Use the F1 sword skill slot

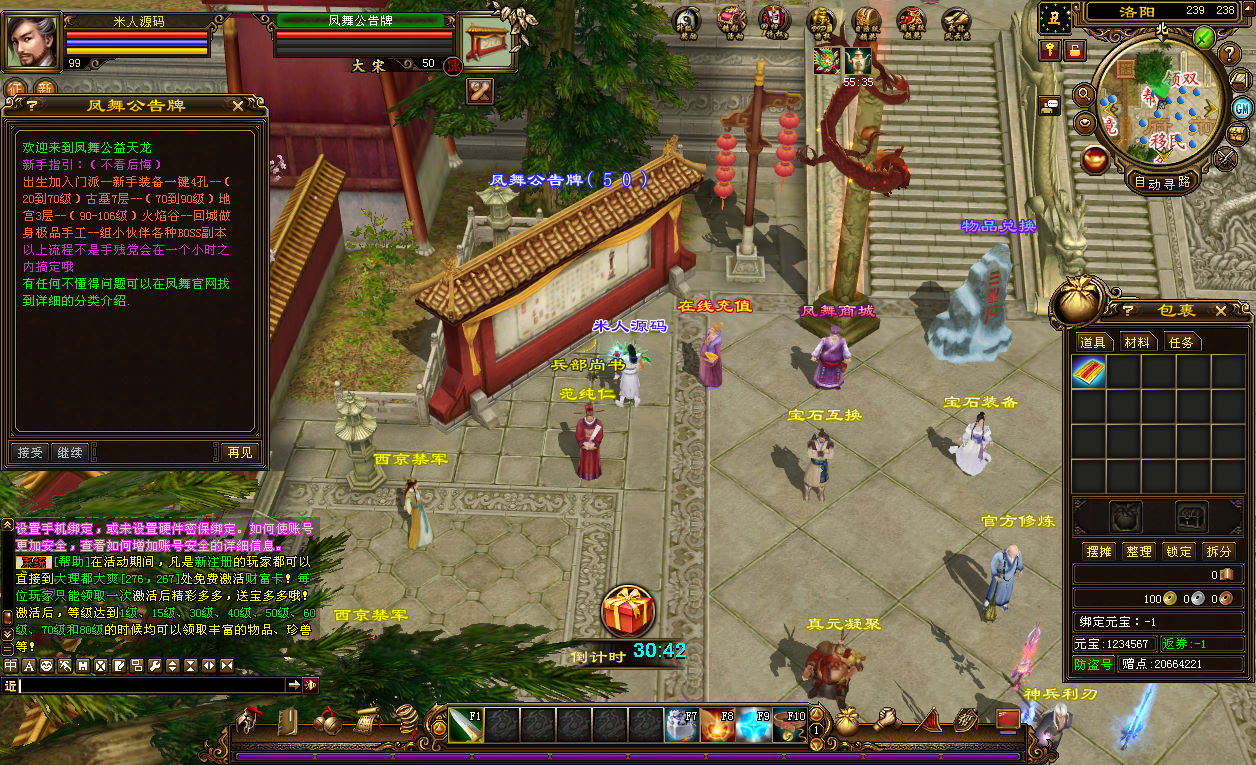click(465, 725)
